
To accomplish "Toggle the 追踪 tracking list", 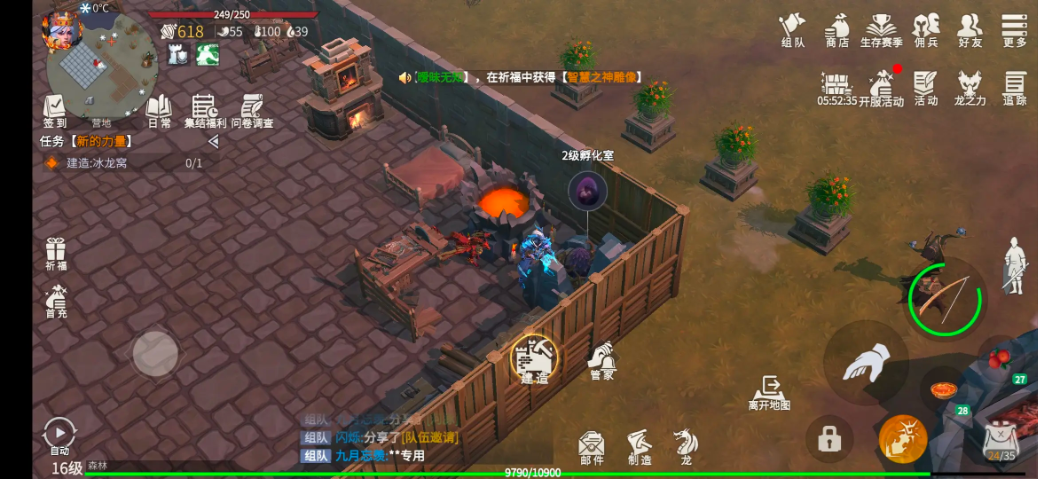I will 1014,88.
